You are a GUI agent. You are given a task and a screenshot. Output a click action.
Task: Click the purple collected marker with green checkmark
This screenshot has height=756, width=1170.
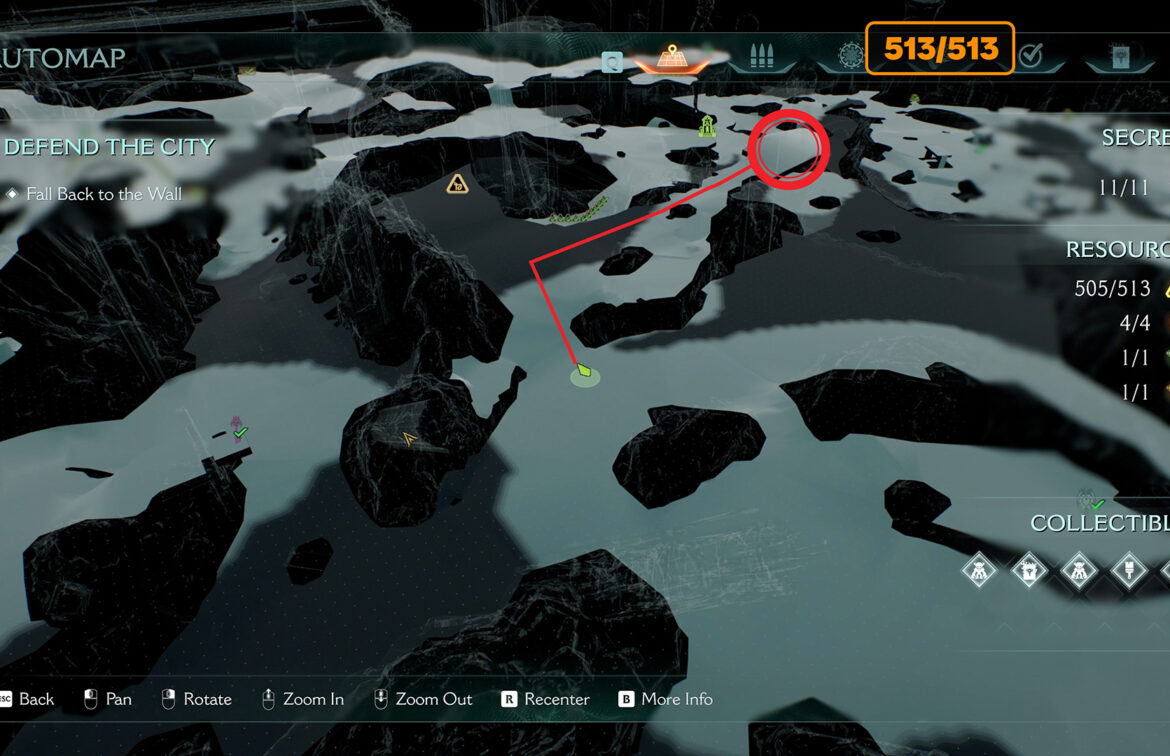click(x=238, y=429)
